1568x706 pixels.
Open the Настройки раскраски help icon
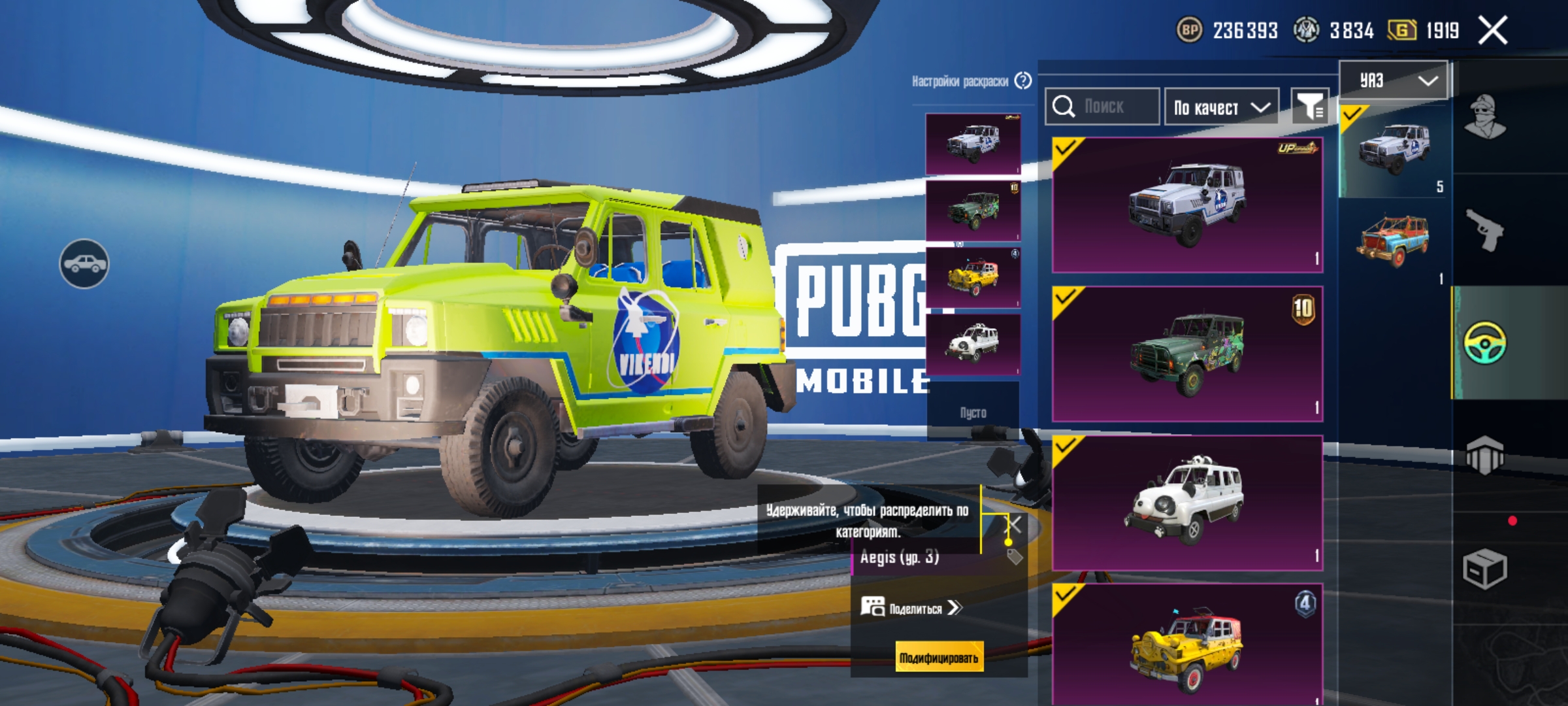coord(1023,81)
